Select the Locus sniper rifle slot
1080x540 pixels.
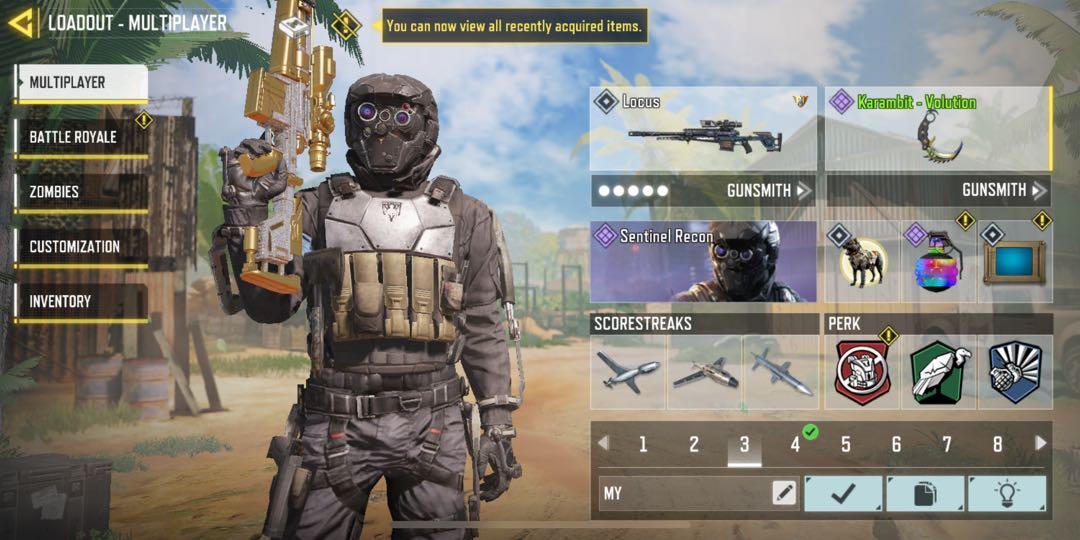click(x=703, y=128)
